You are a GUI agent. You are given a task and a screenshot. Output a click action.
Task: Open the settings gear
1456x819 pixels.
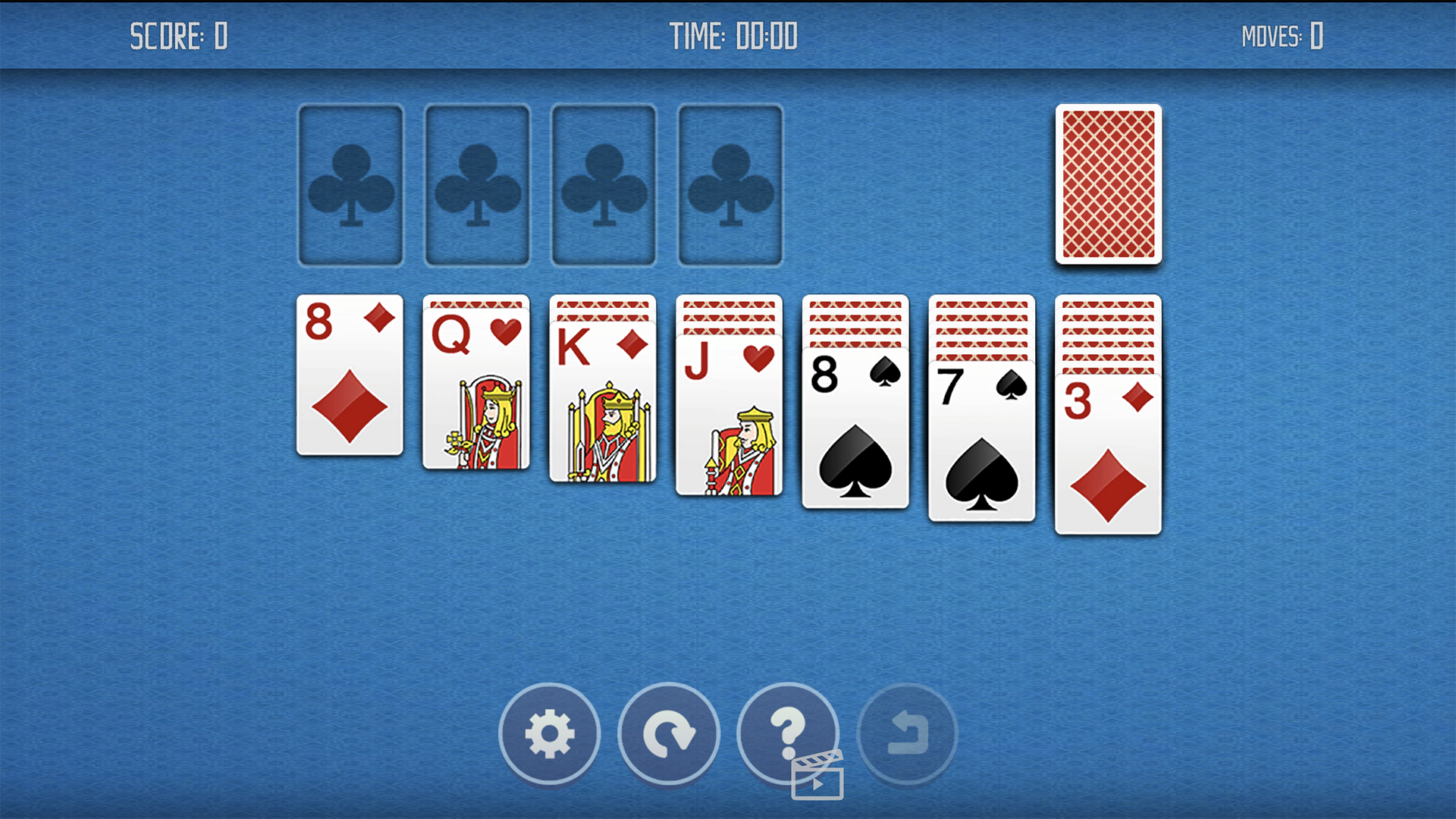point(549,735)
